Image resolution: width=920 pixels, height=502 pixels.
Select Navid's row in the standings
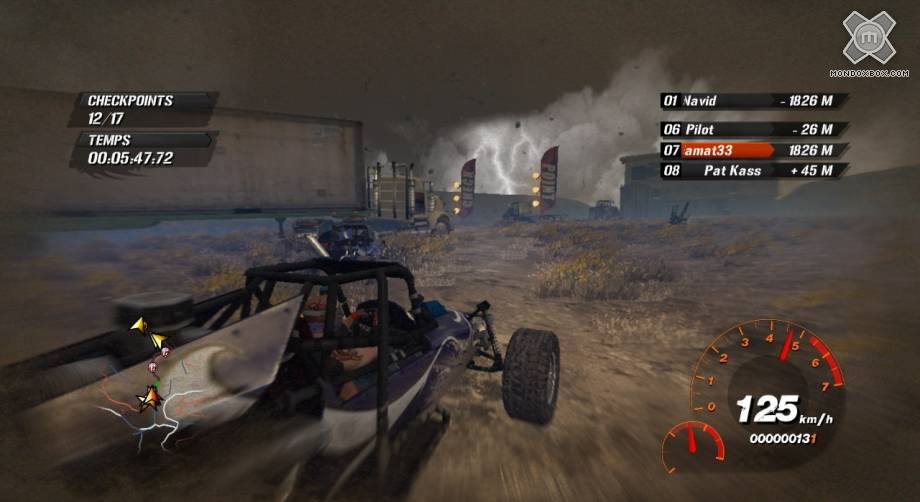tap(755, 101)
